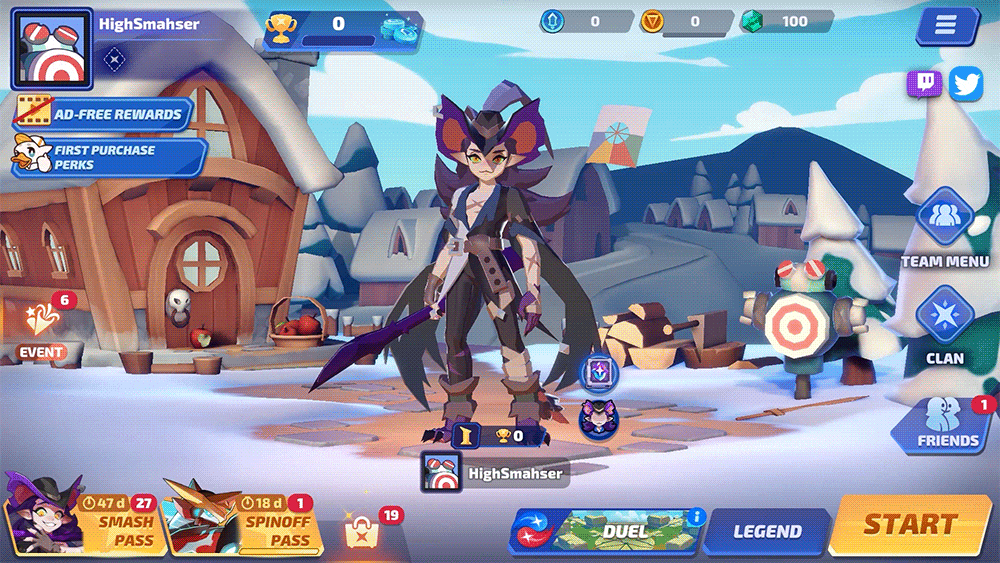The height and width of the screenshot is (563, 1000).
Task: Open the Twitter link icon
Action: coord(966,84)
